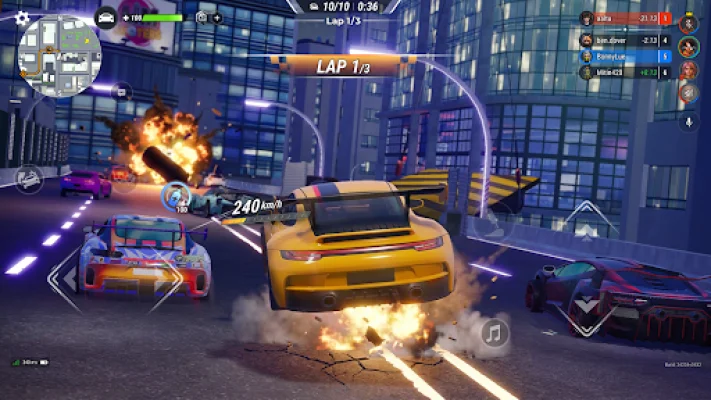This screenshot has height=400, width=711.
Task: Tap the car flip reset button
Action: (x=28, y=179)
